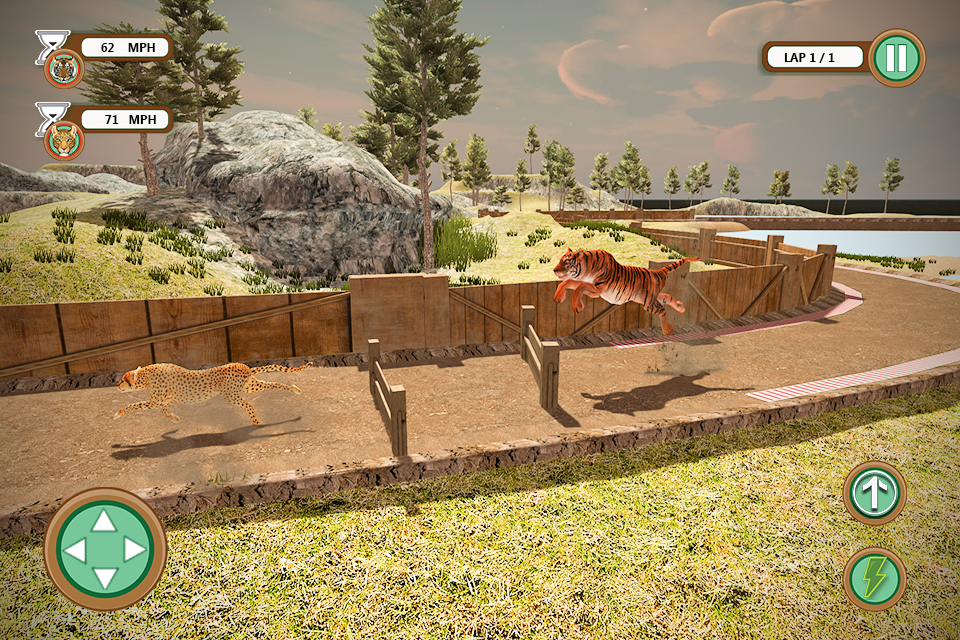Pause the race with the green button
Image resolution: width=960 pixels, height=640 pixels.
(x=896, y=58)
